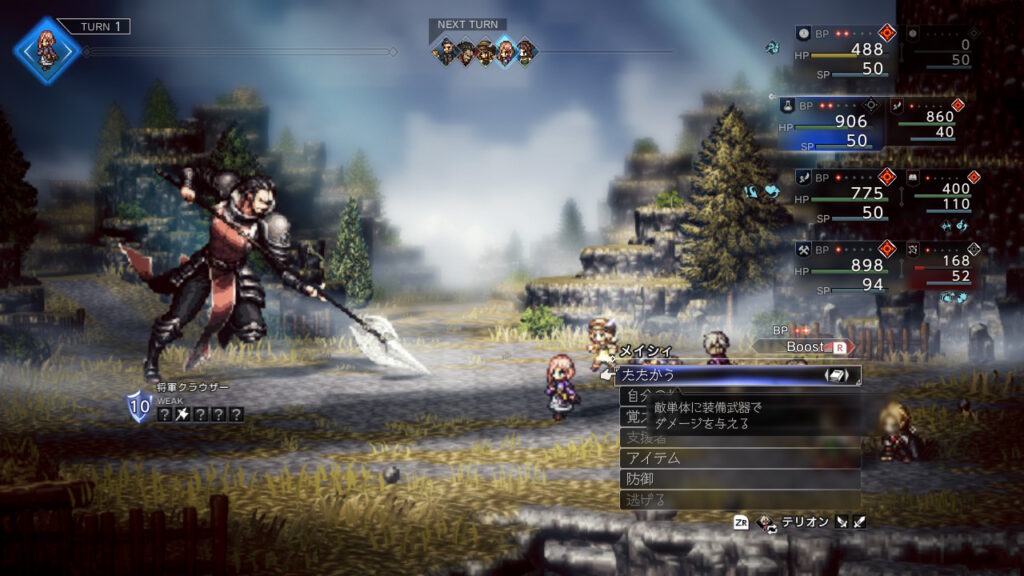The height and width of the screenshot is (576, 1024).
Task: Open the command beginning with 自分
Action: (634, 396)
